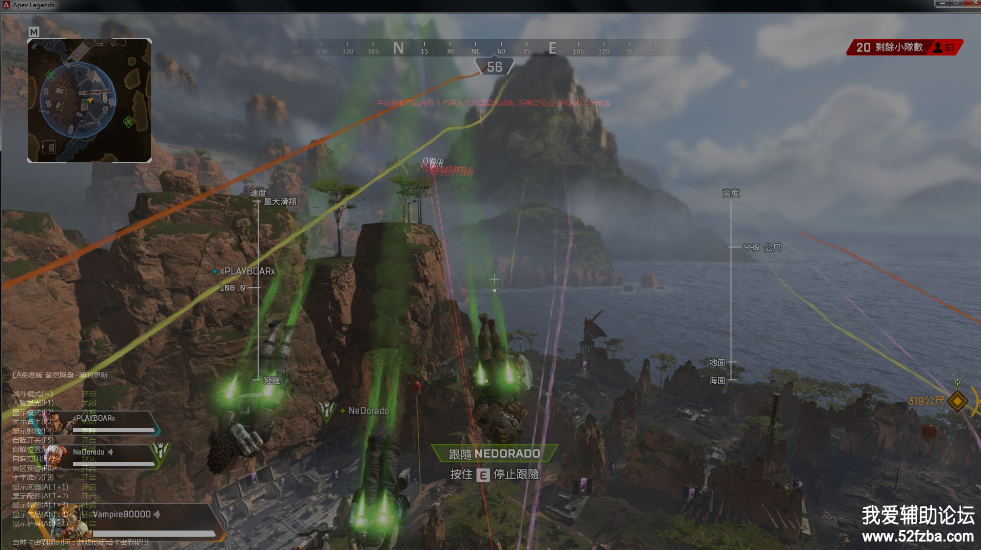Click the yellow diamond waypoint marker
Image resolution: width=981 pixels, height=550 pixels.
pos(958,401)
